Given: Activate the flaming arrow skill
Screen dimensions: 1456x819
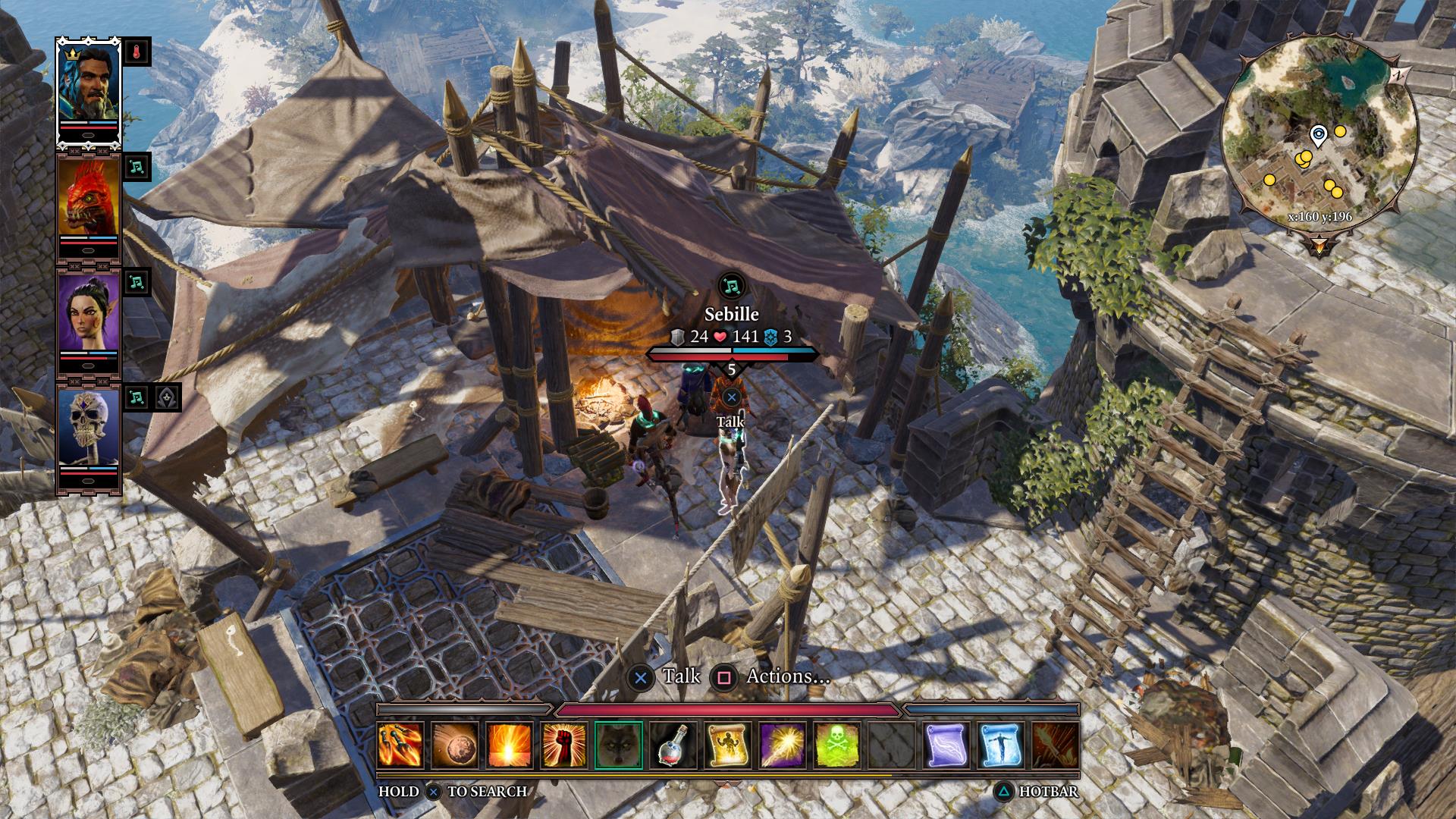Looking at the screenshot, I should point(1056,745).
